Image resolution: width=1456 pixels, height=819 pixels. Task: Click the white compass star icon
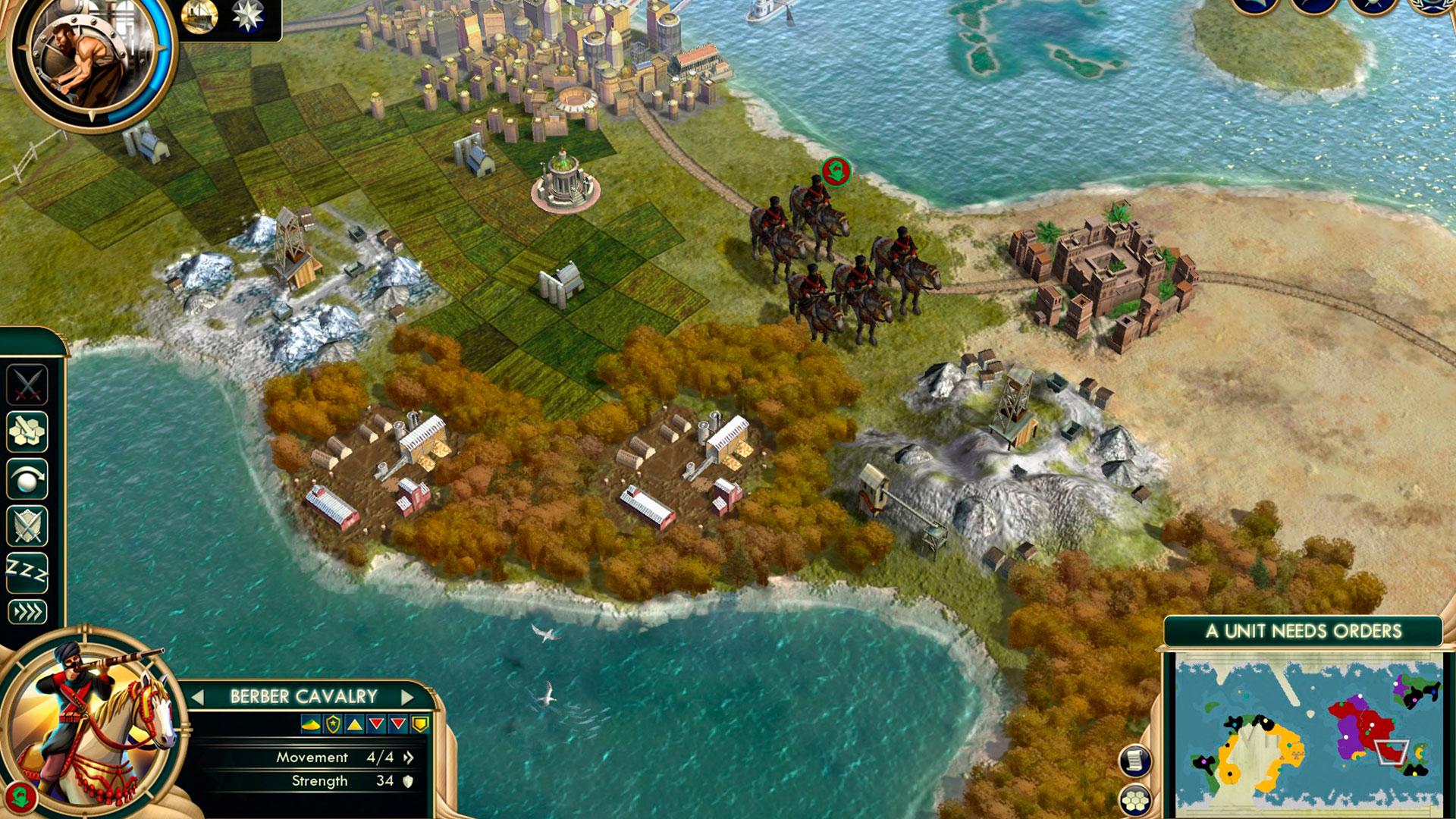tap(247, 17)
